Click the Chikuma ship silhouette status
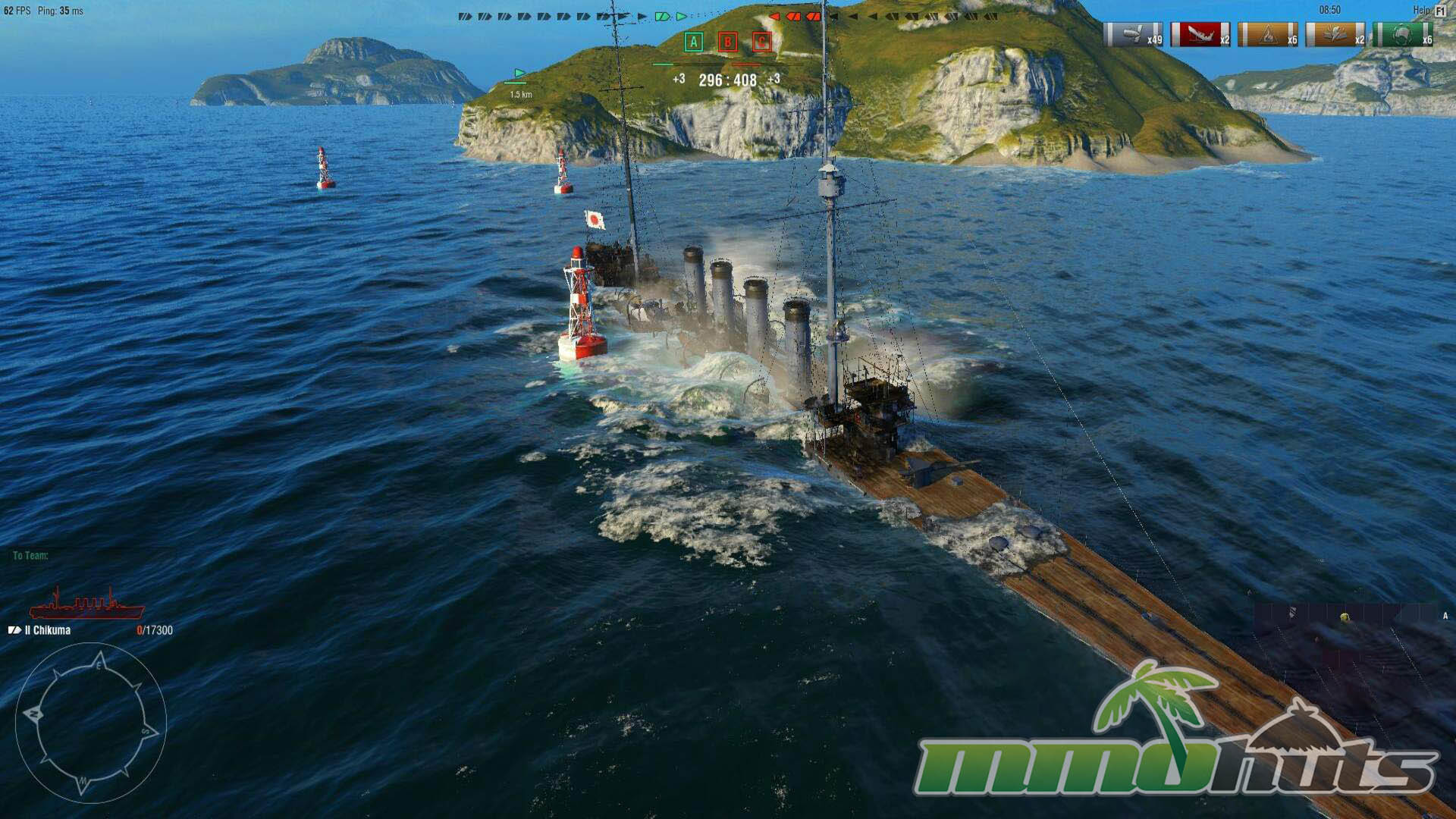 point(86,604)
